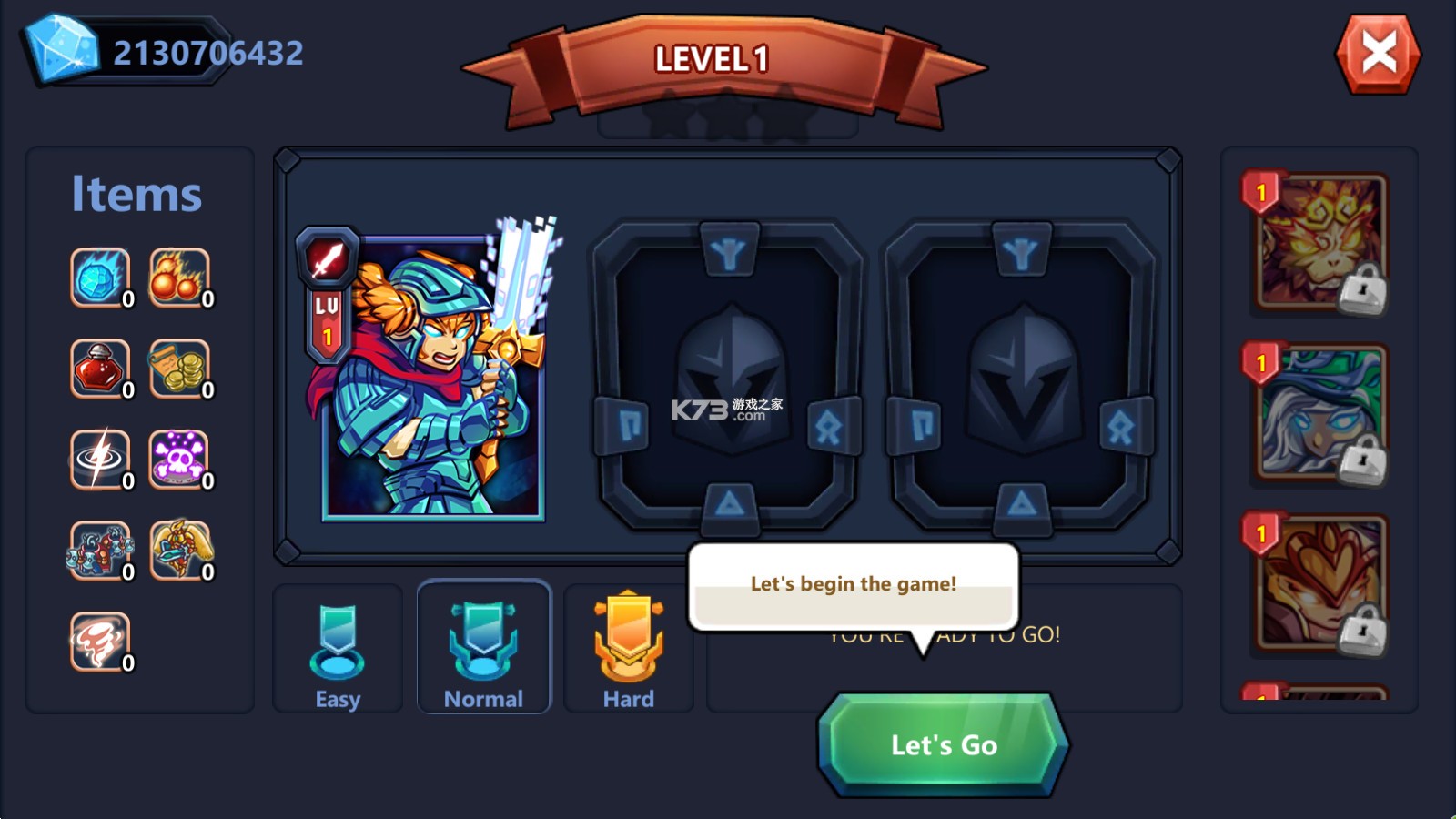
Task: Select the gold coins item
Action: pyautogui.click(x=179, y=369)
